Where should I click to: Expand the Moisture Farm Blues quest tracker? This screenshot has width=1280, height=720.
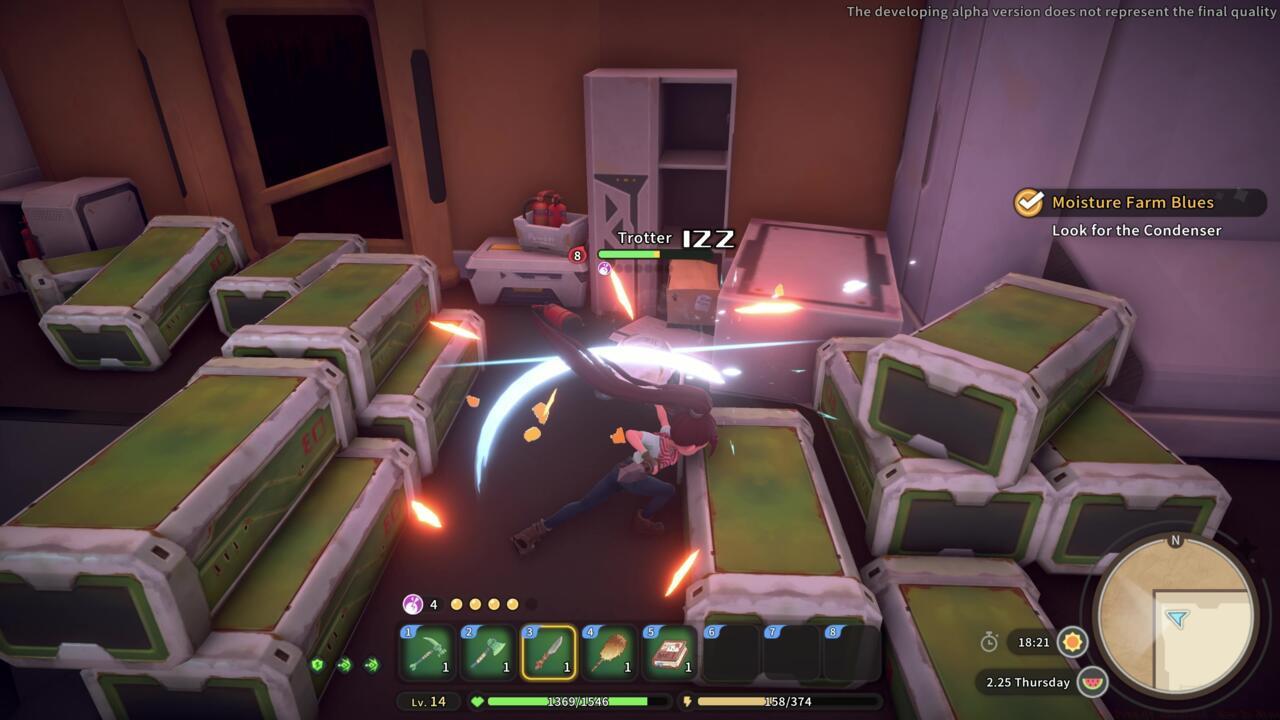click(1131, 202)
